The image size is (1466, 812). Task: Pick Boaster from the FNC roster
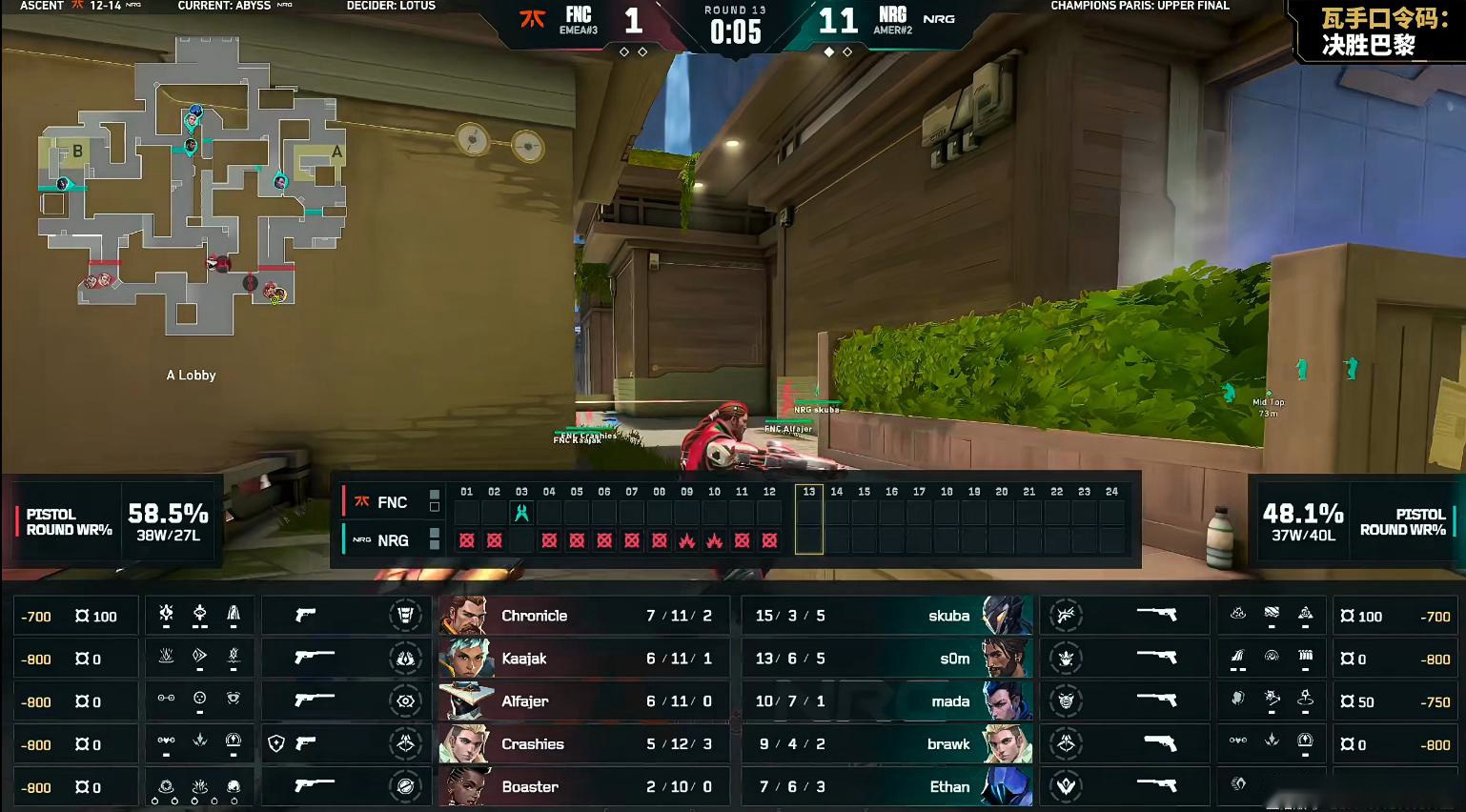[583, 787]
